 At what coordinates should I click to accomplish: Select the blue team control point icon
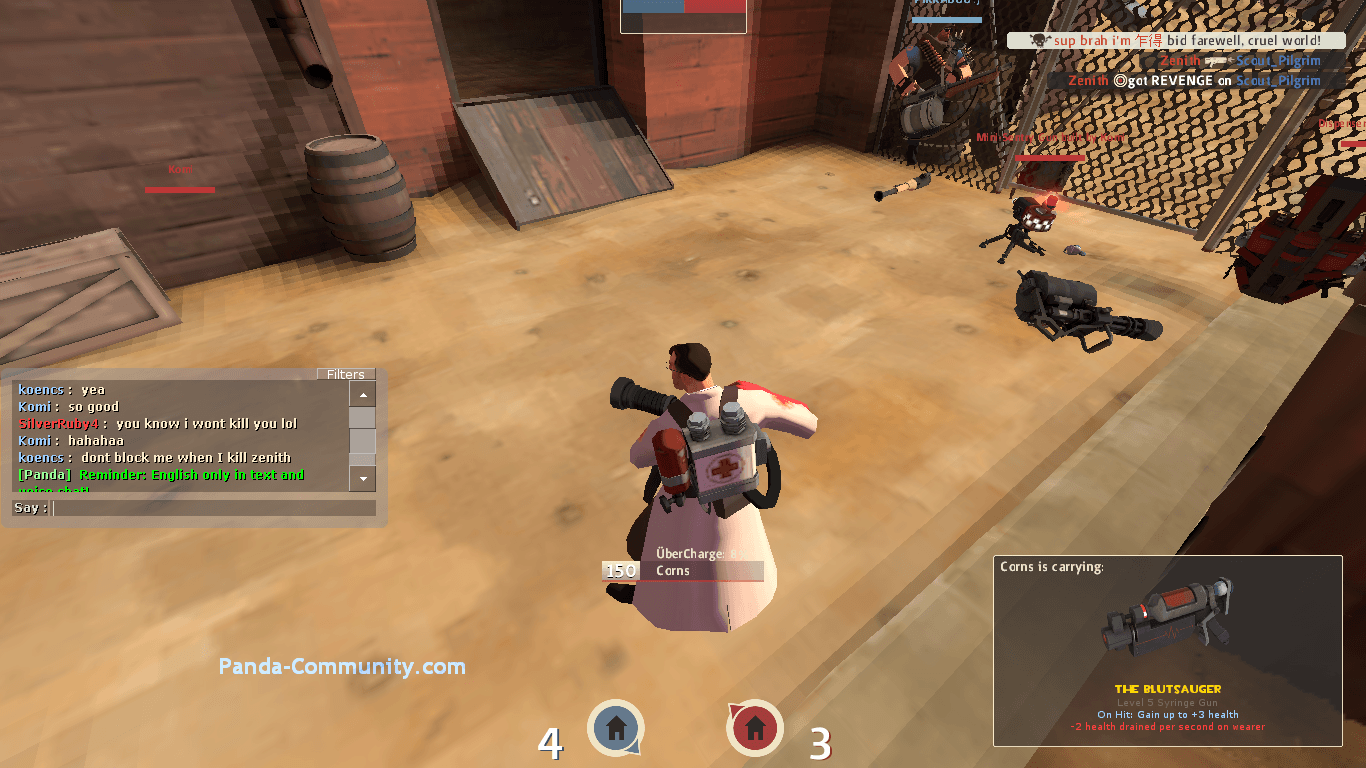tap(616, 727)
